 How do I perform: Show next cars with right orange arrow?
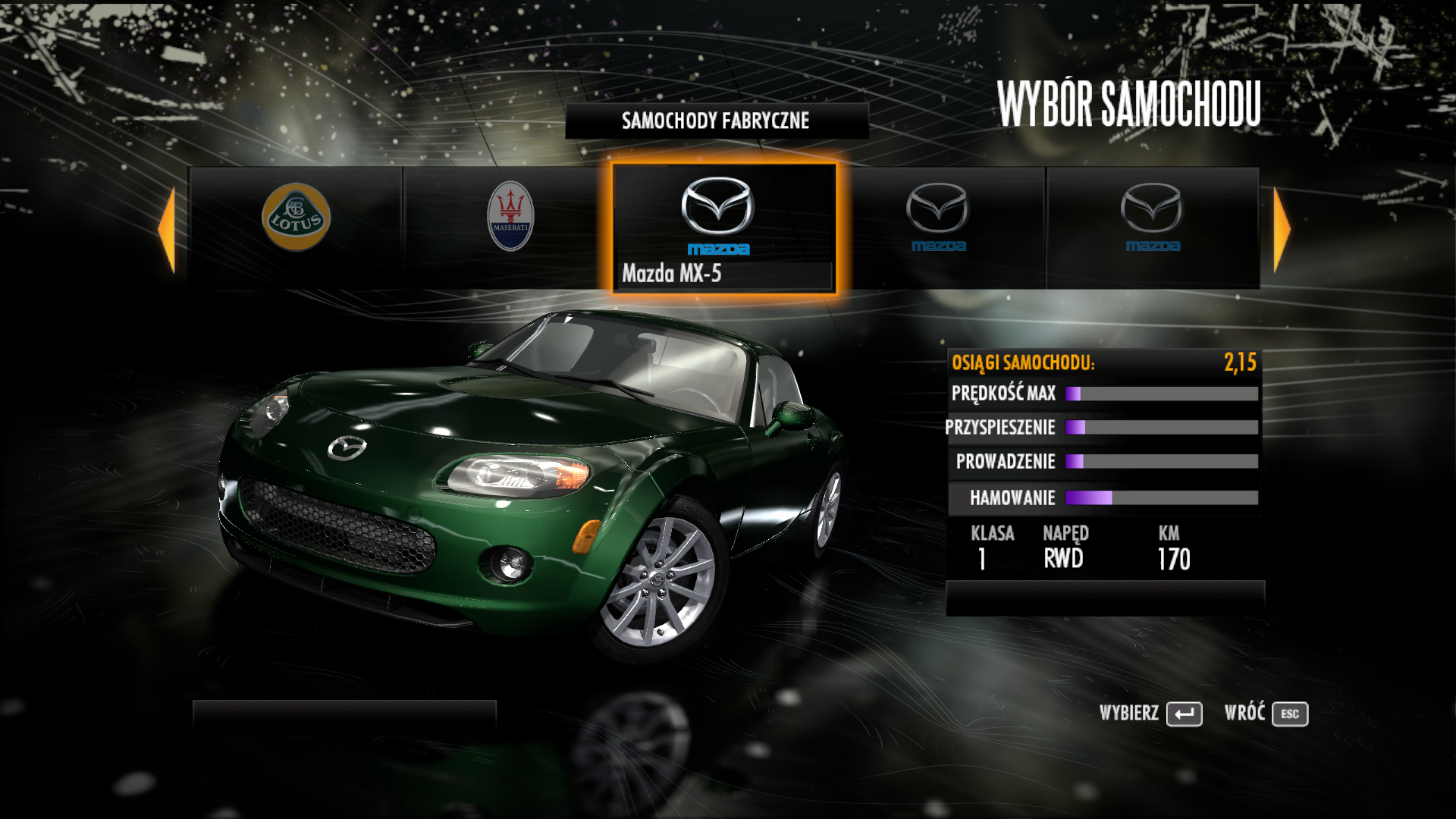coord(1282,229)
